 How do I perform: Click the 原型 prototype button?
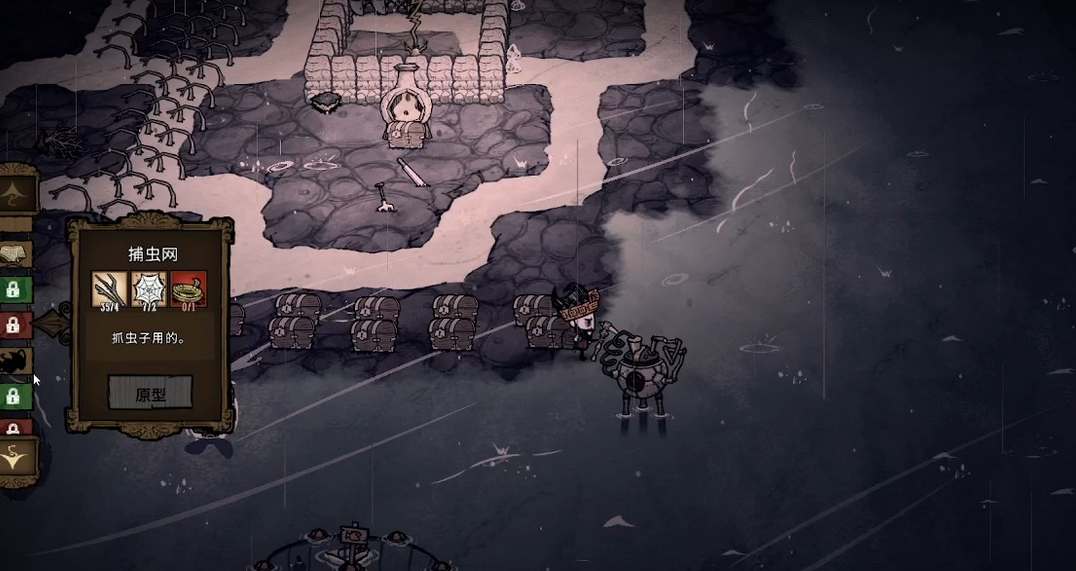(x=150, y=393)
